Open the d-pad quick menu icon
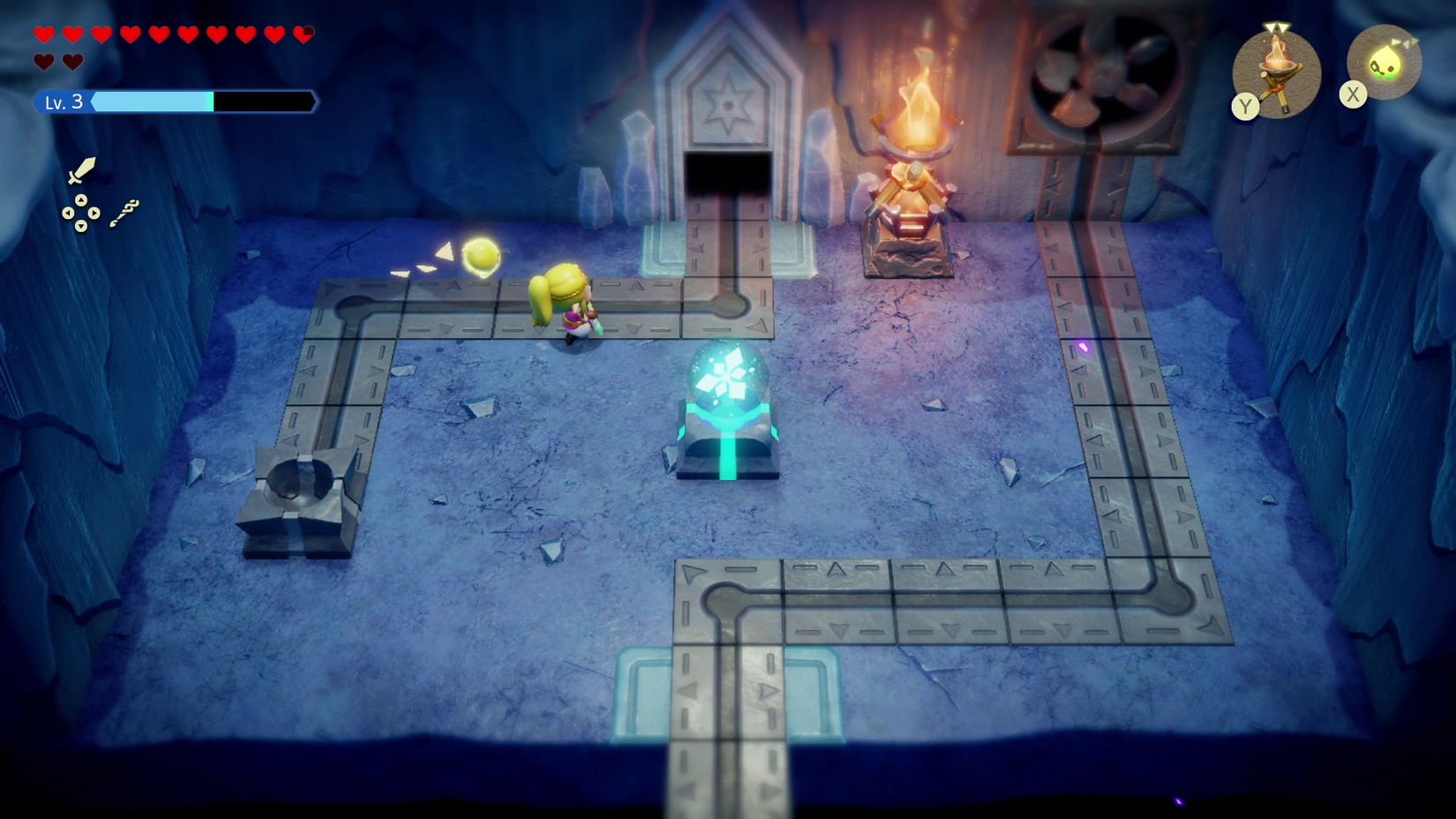The width and height of the screenshot is (1456, 819). click(80, 213)
